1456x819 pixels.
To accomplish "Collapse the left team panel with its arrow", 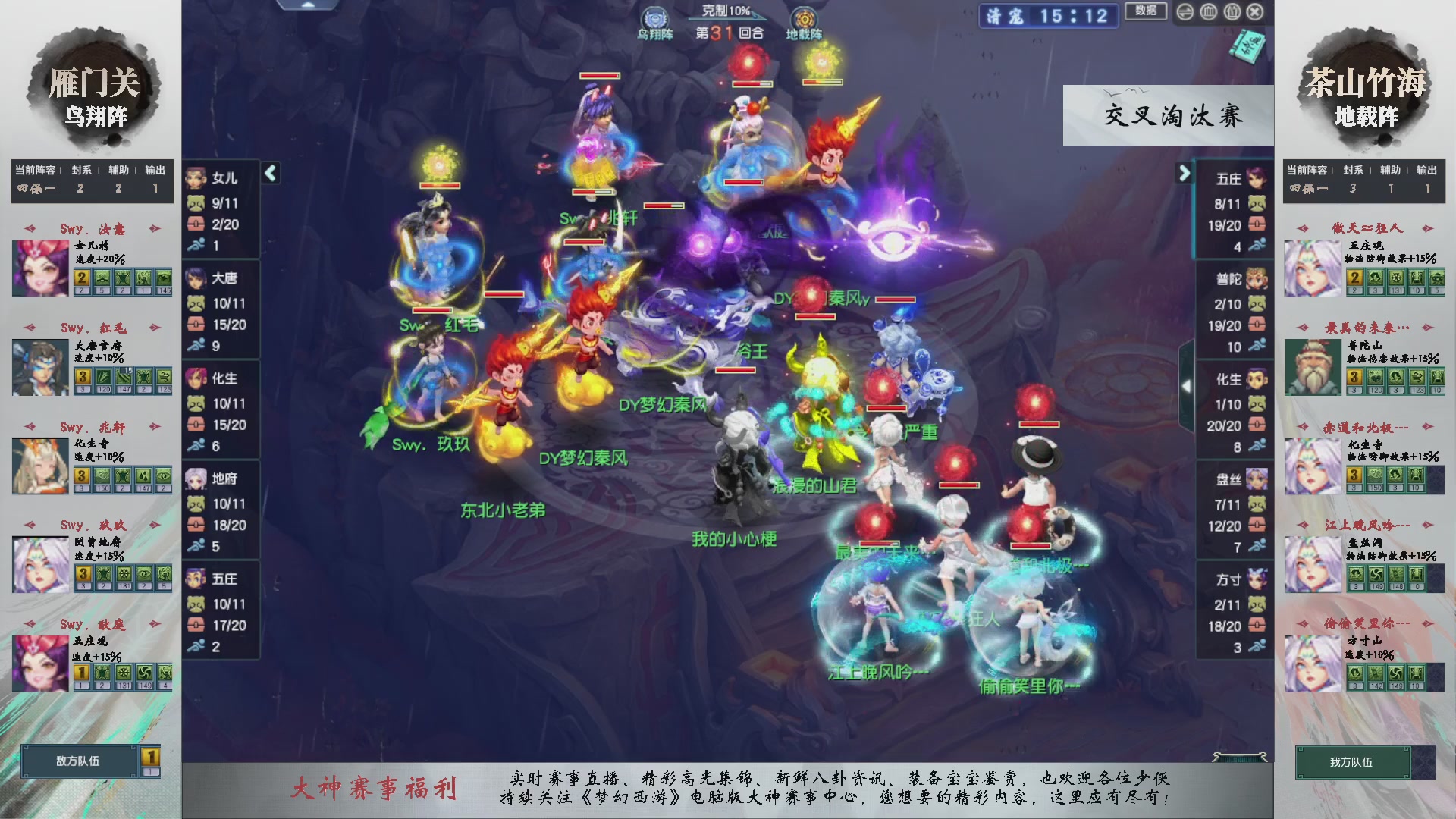I will (x=269, y=173).
